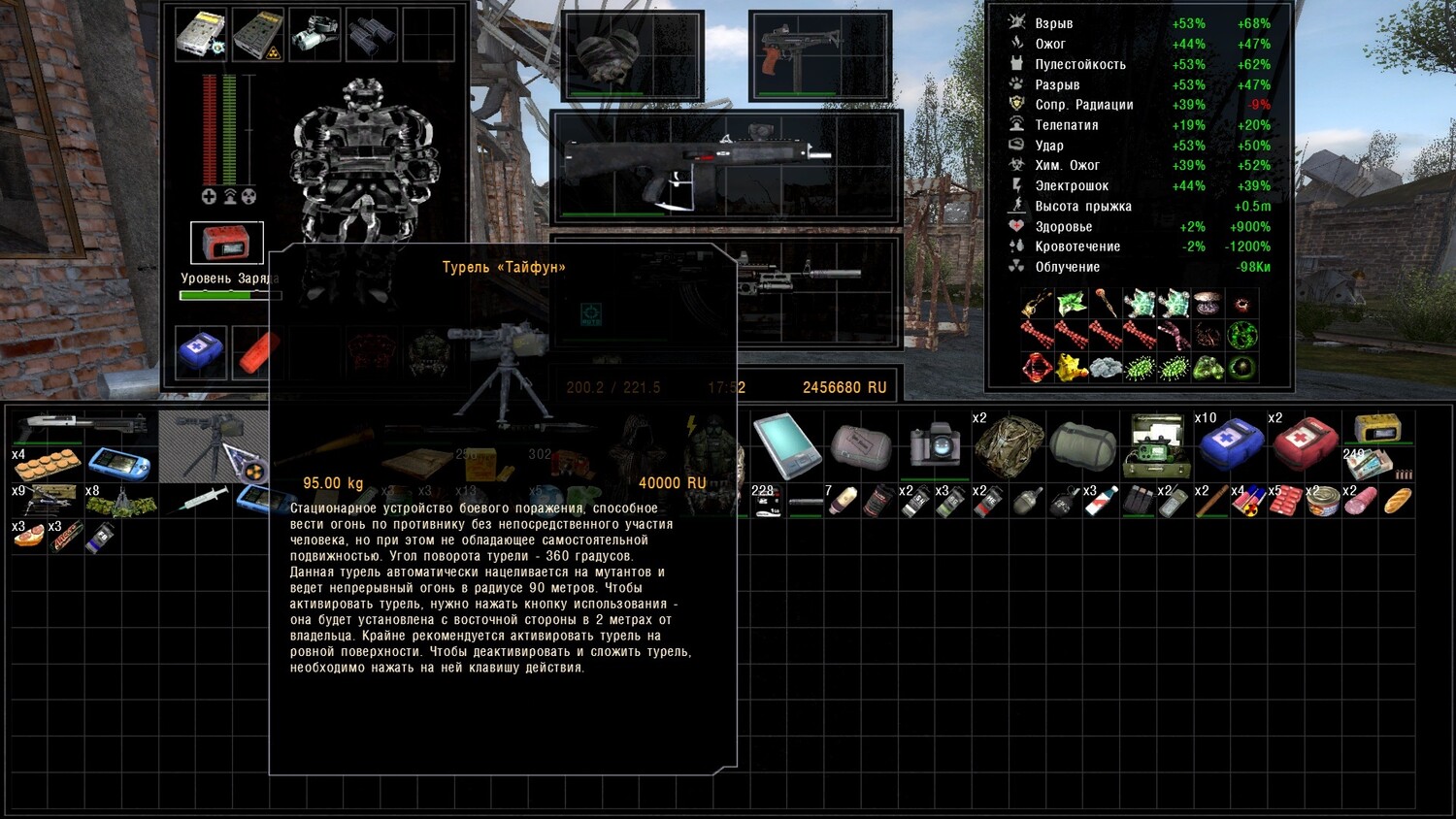Select the chocolate bar stack
The width and height of the screenshot is (1456, 819).
coord(64,537)
